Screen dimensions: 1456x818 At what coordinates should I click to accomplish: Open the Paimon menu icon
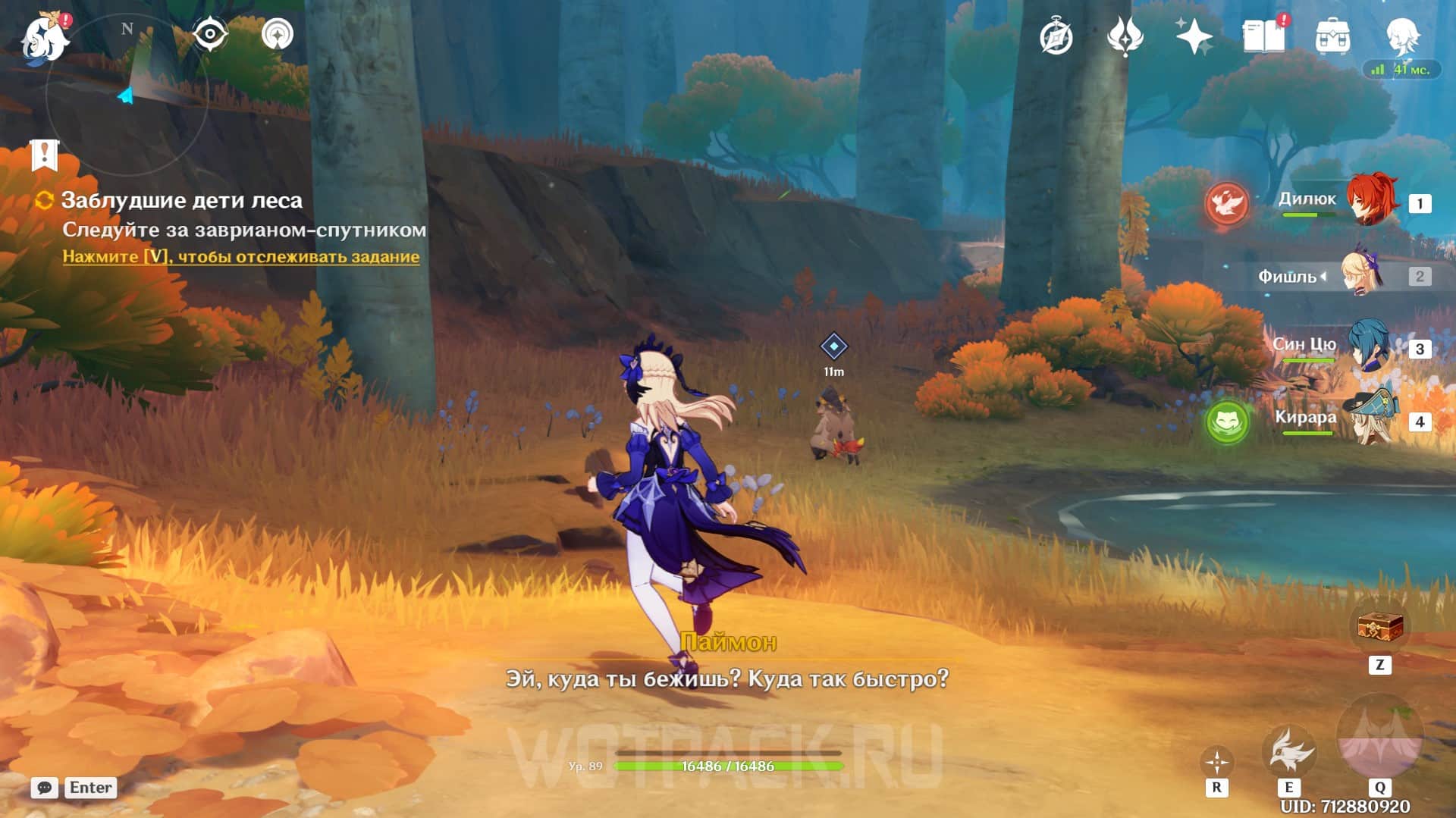tap(44, 36)
